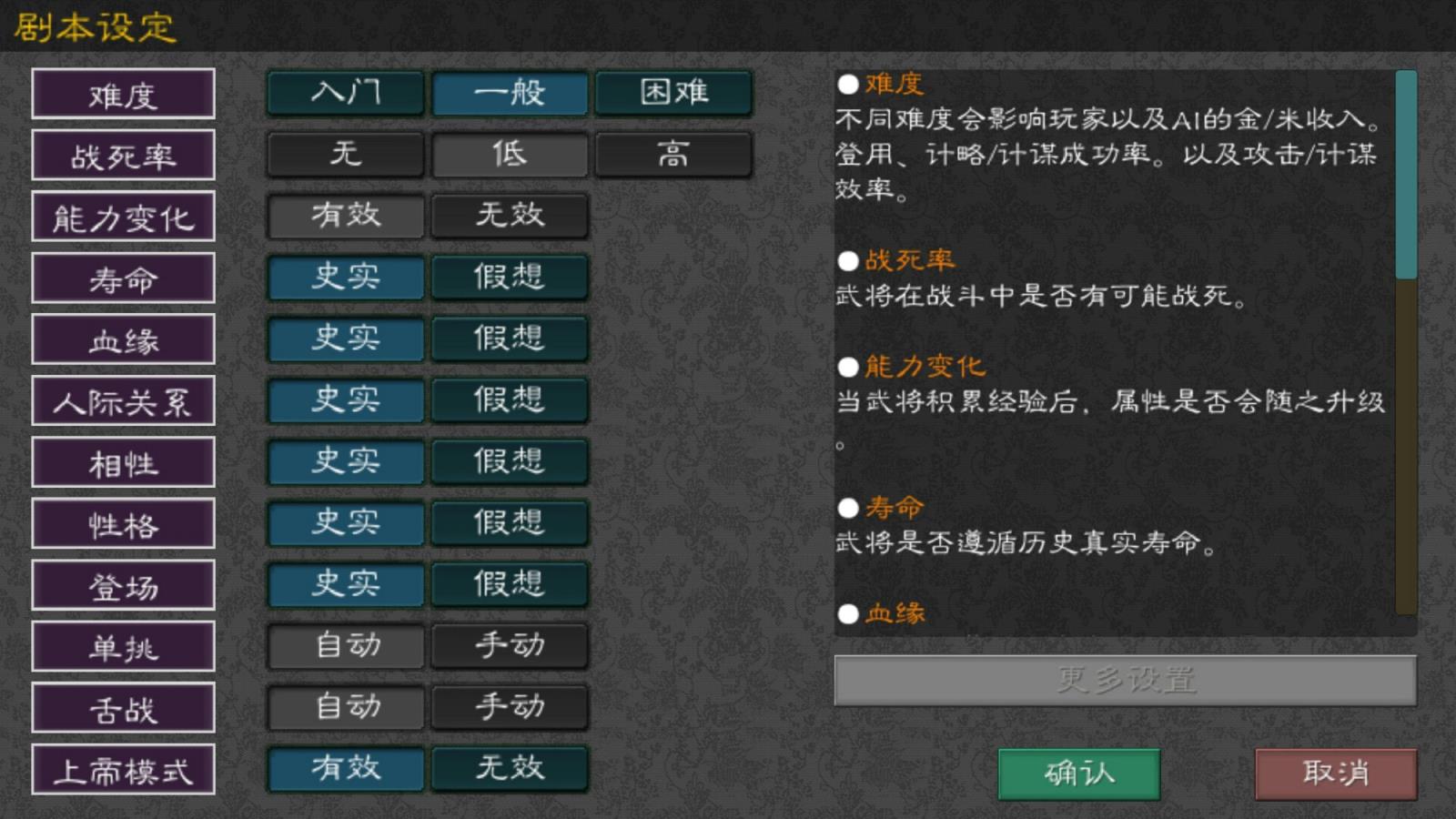This screenshot has height=819, width=1456.
Task: Change 血缘 to 假想
Action: (x=510, y=339)
